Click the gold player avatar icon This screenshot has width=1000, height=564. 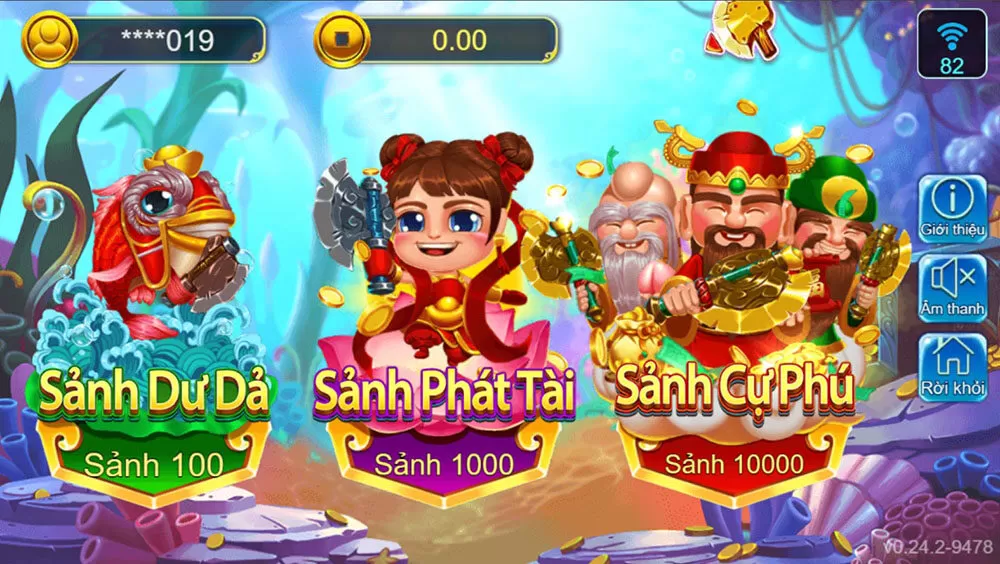click(49, 40)
